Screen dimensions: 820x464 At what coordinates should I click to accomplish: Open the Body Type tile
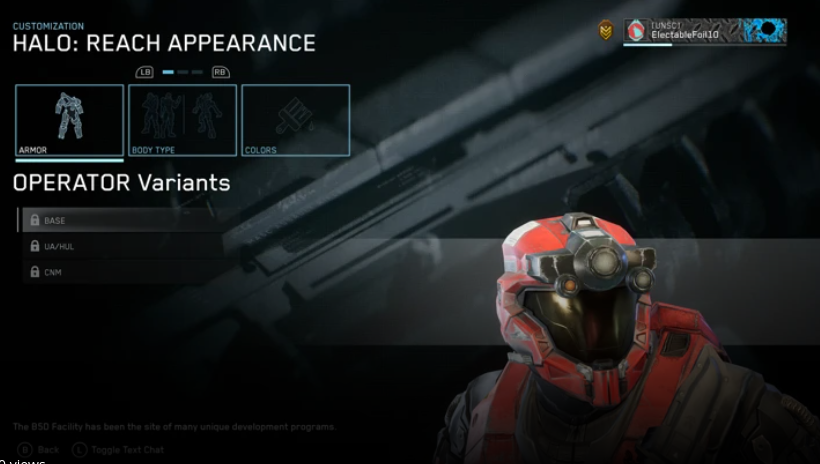click(x=183, y=120)
